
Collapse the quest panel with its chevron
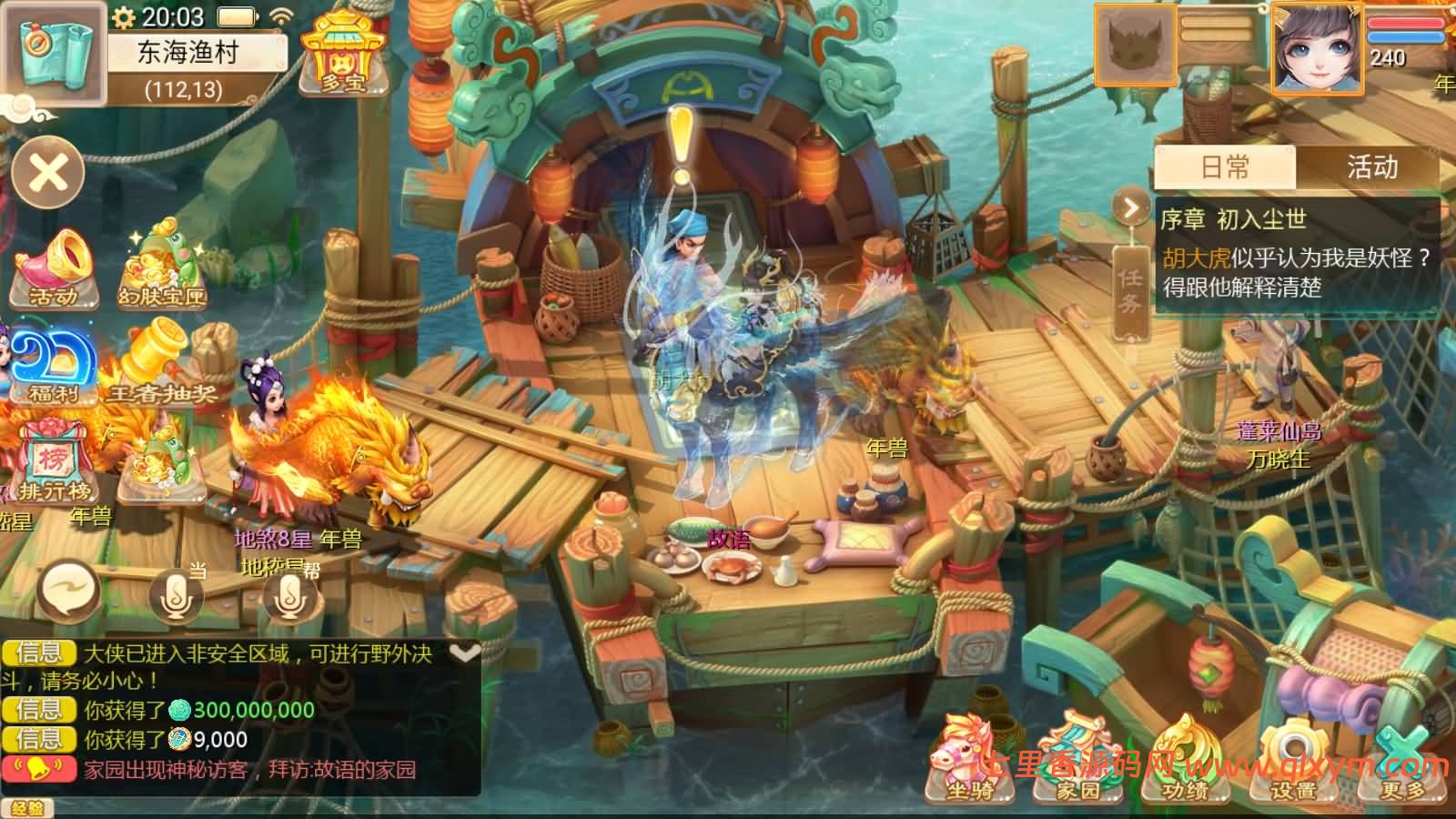[x=1131, y=207]
